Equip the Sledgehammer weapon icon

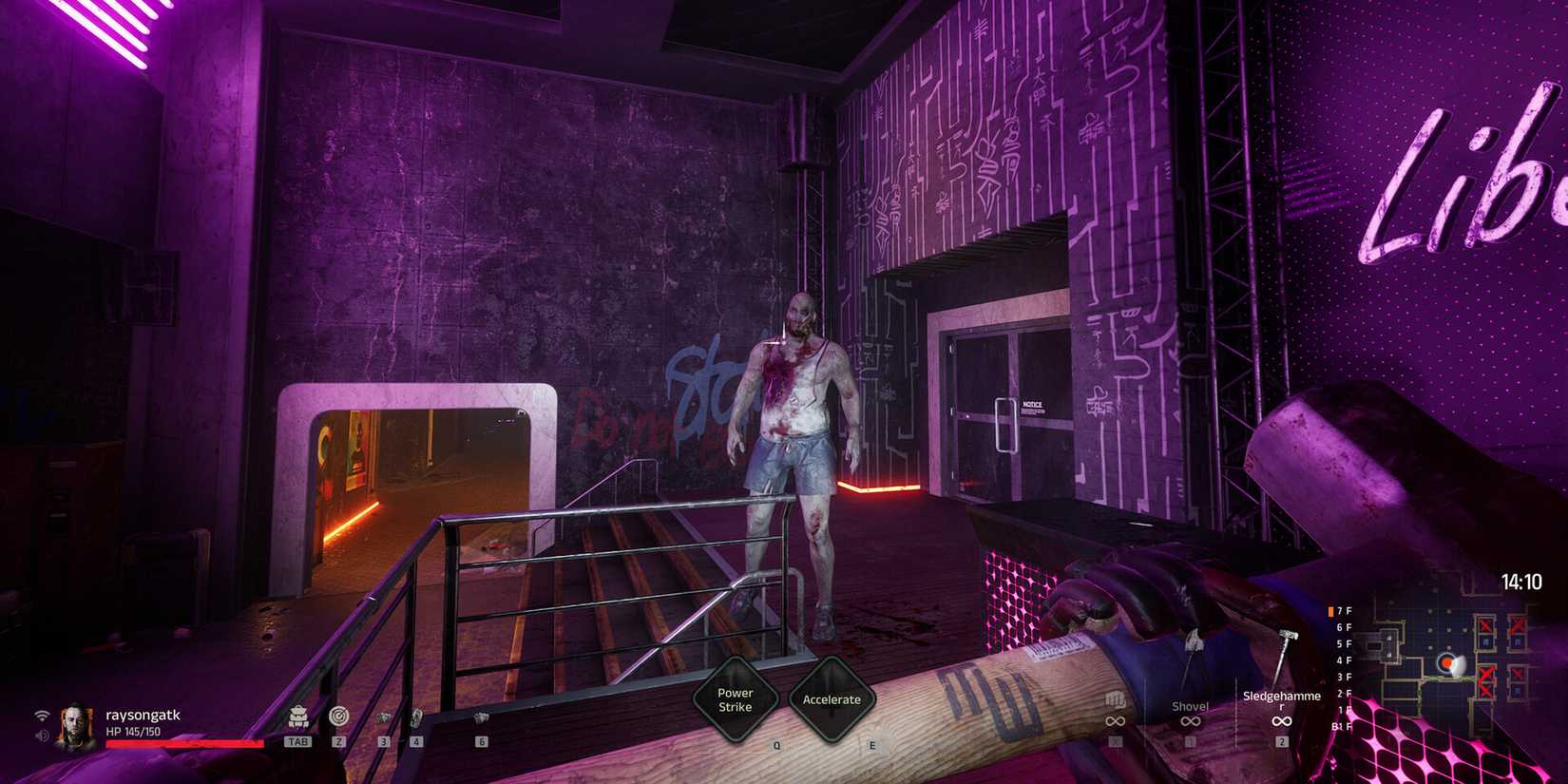[x=1282, y=698]
